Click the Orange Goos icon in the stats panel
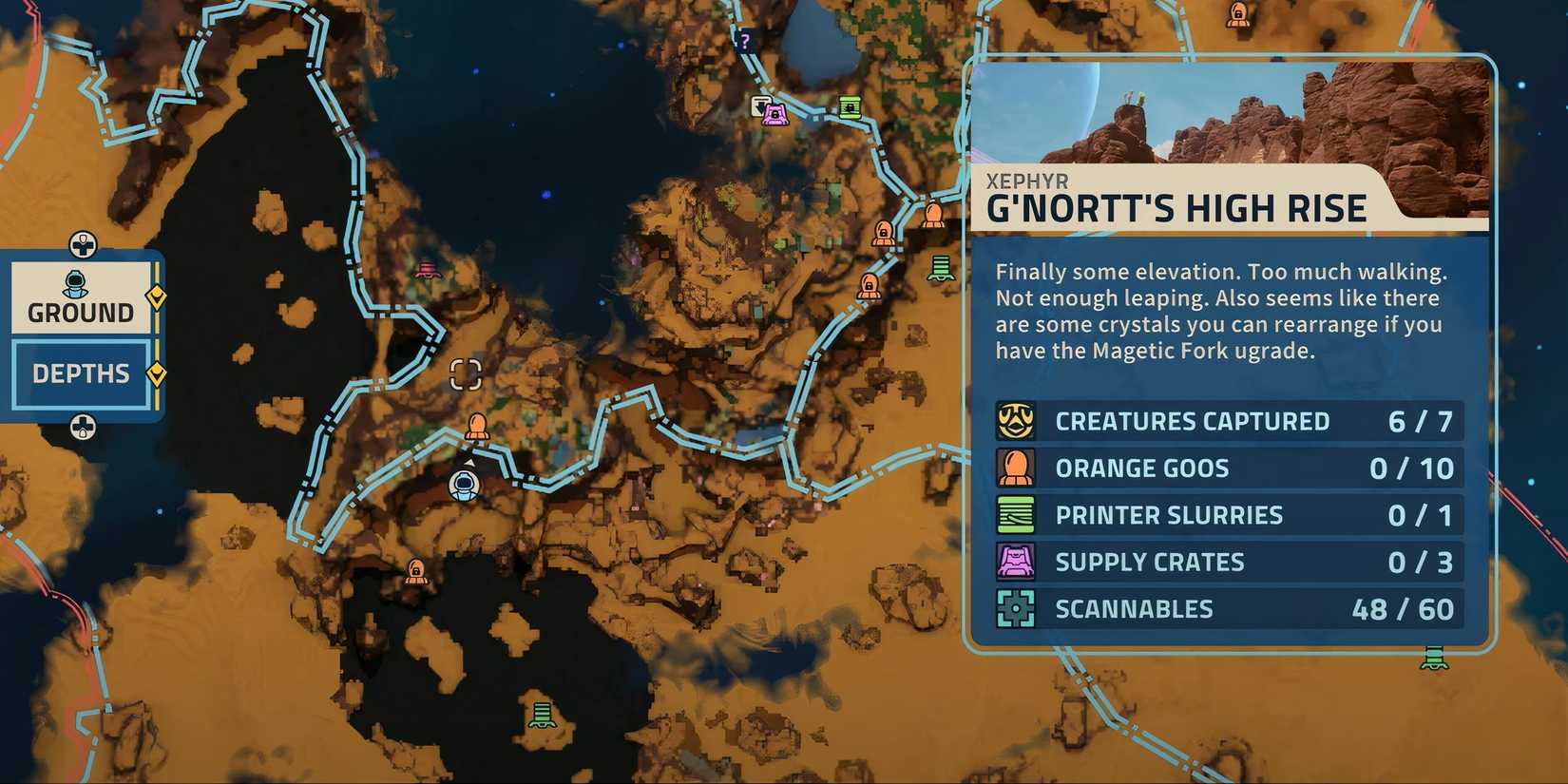The image size is (1568, 784). tap(1016, 467)
